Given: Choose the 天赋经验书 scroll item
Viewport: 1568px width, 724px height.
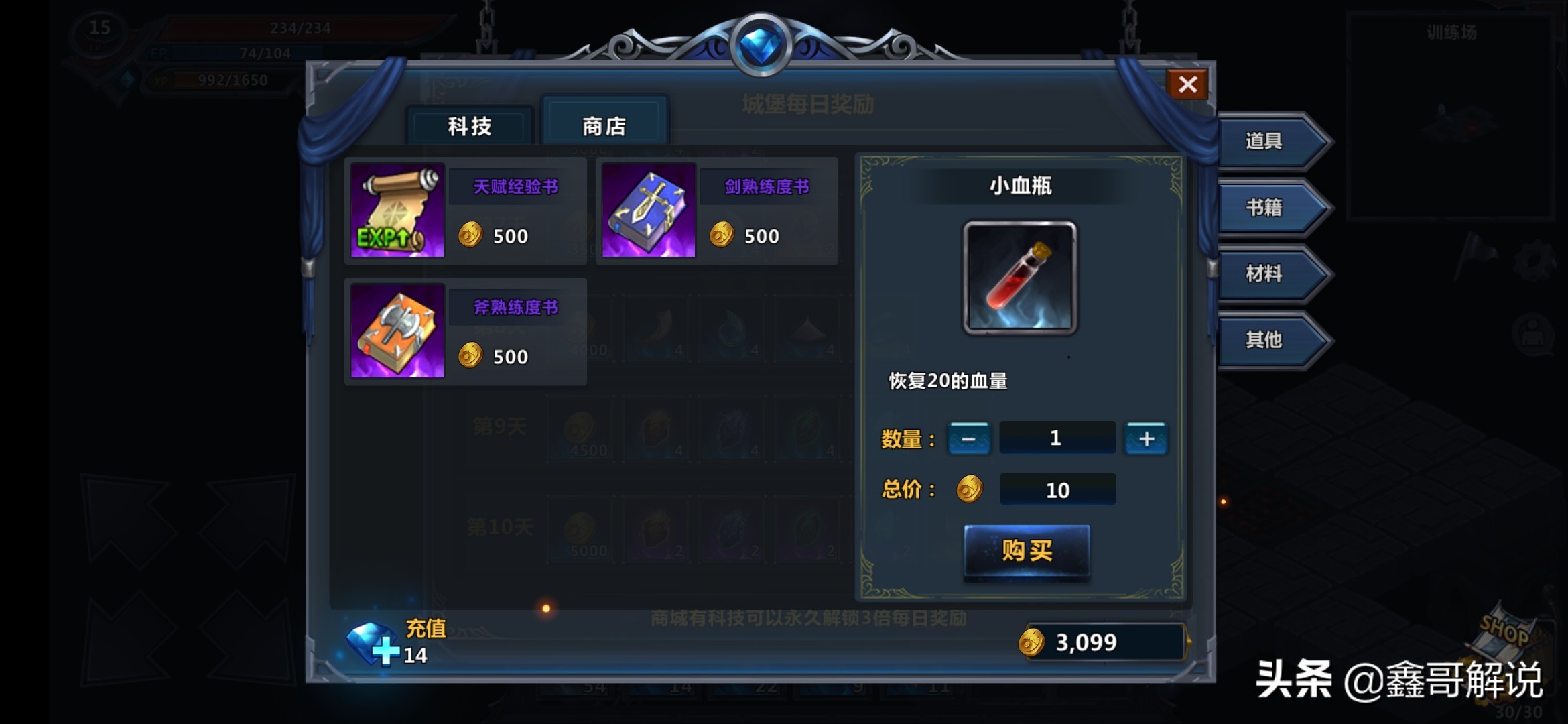Looking at the screenshot, I should click(397, 210).
